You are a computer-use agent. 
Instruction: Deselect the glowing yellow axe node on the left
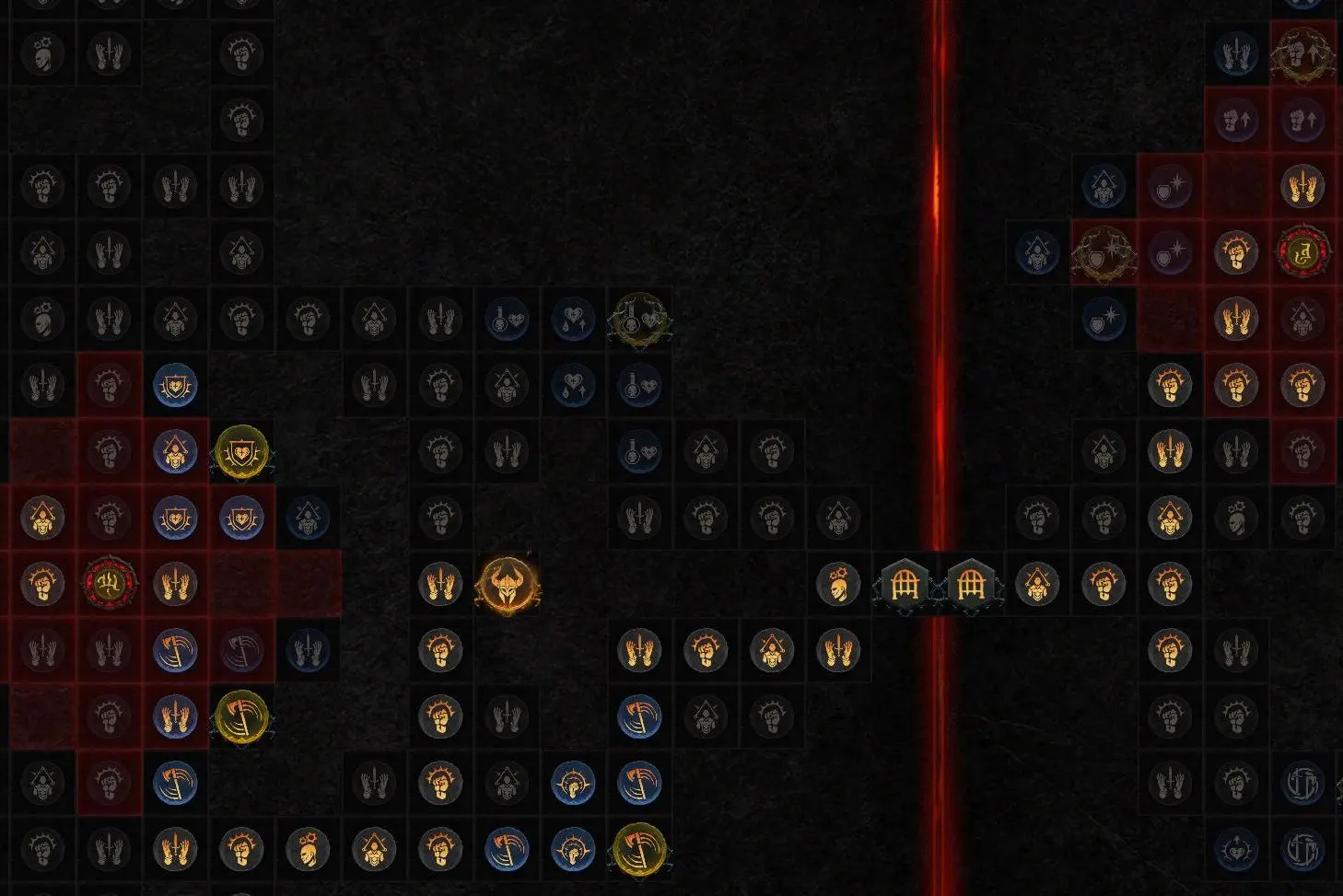coord(241,718)
